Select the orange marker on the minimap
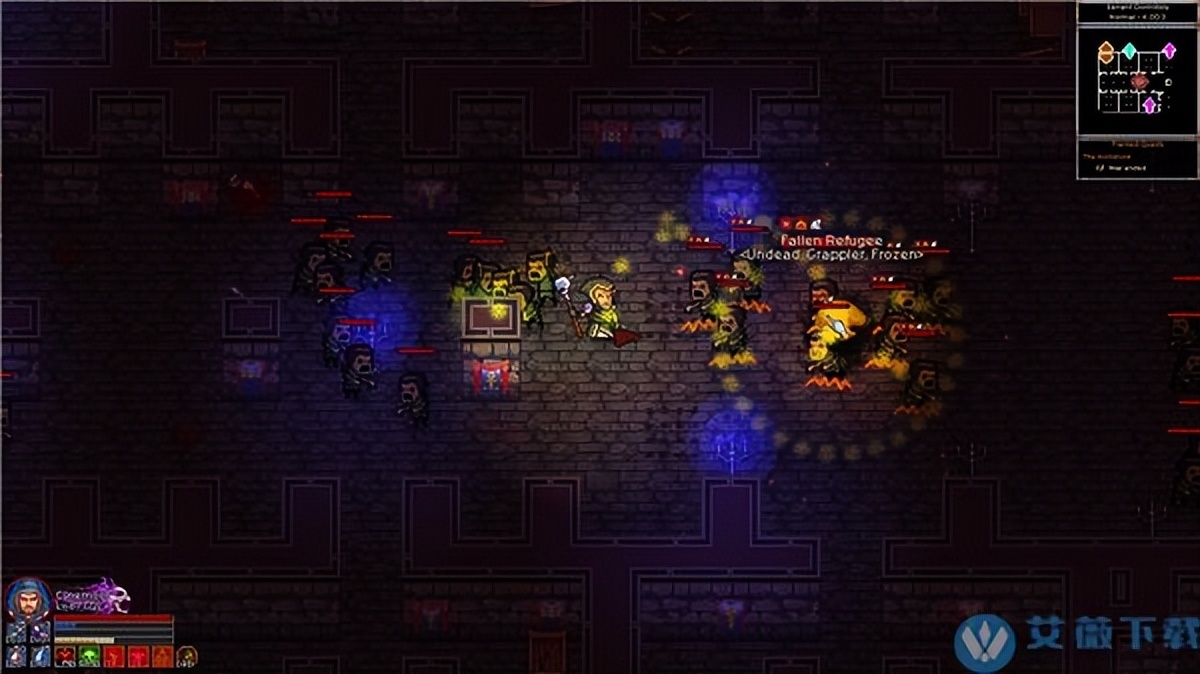The height and width of the screenshot is (674, 1200). tap(1106, 51)
